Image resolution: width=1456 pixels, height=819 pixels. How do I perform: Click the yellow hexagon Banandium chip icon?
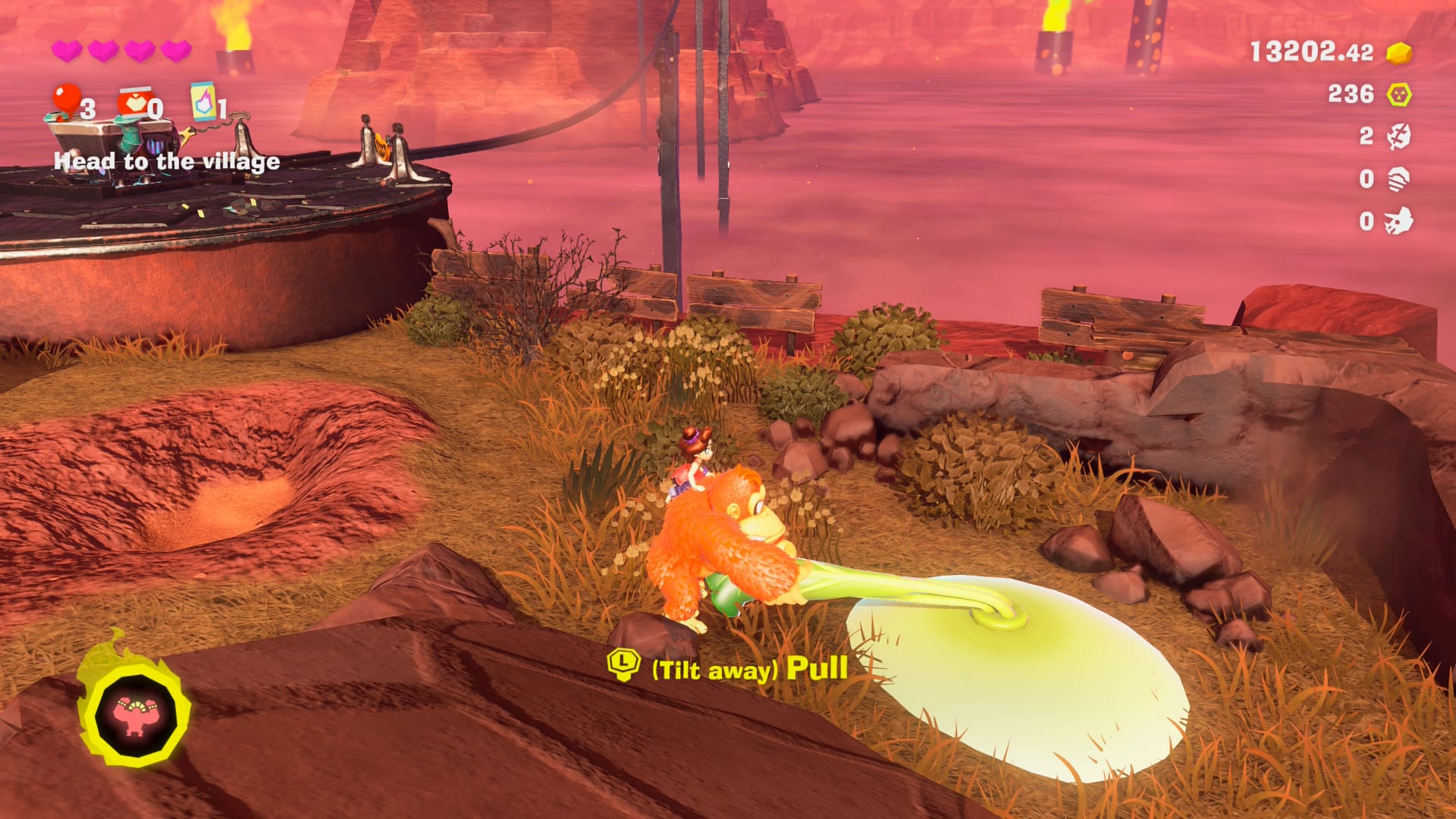point(1398,95)
